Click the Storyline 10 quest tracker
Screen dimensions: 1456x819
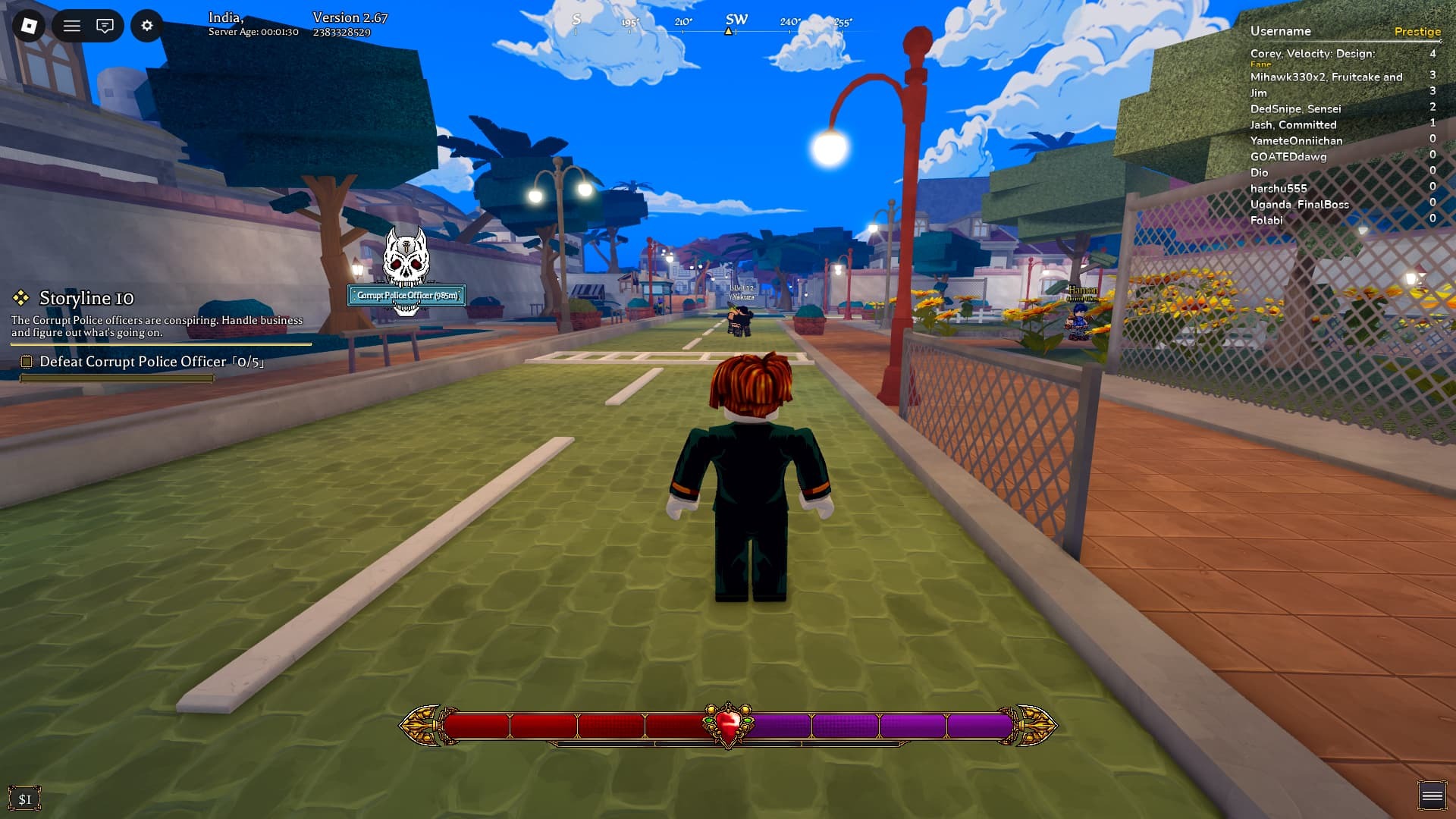(86, 298)
